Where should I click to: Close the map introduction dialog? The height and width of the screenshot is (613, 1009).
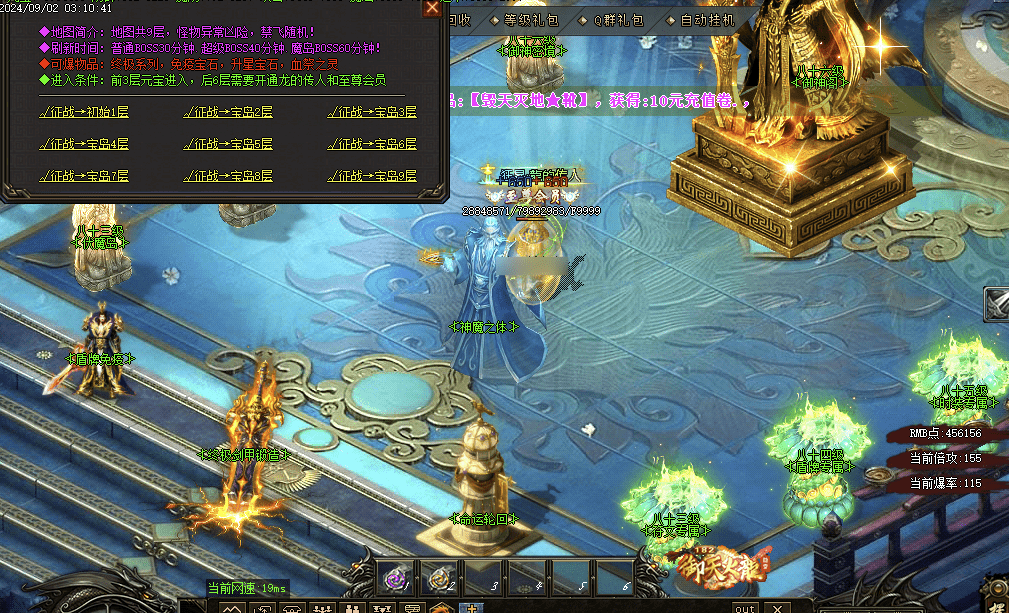pos(432,8)
